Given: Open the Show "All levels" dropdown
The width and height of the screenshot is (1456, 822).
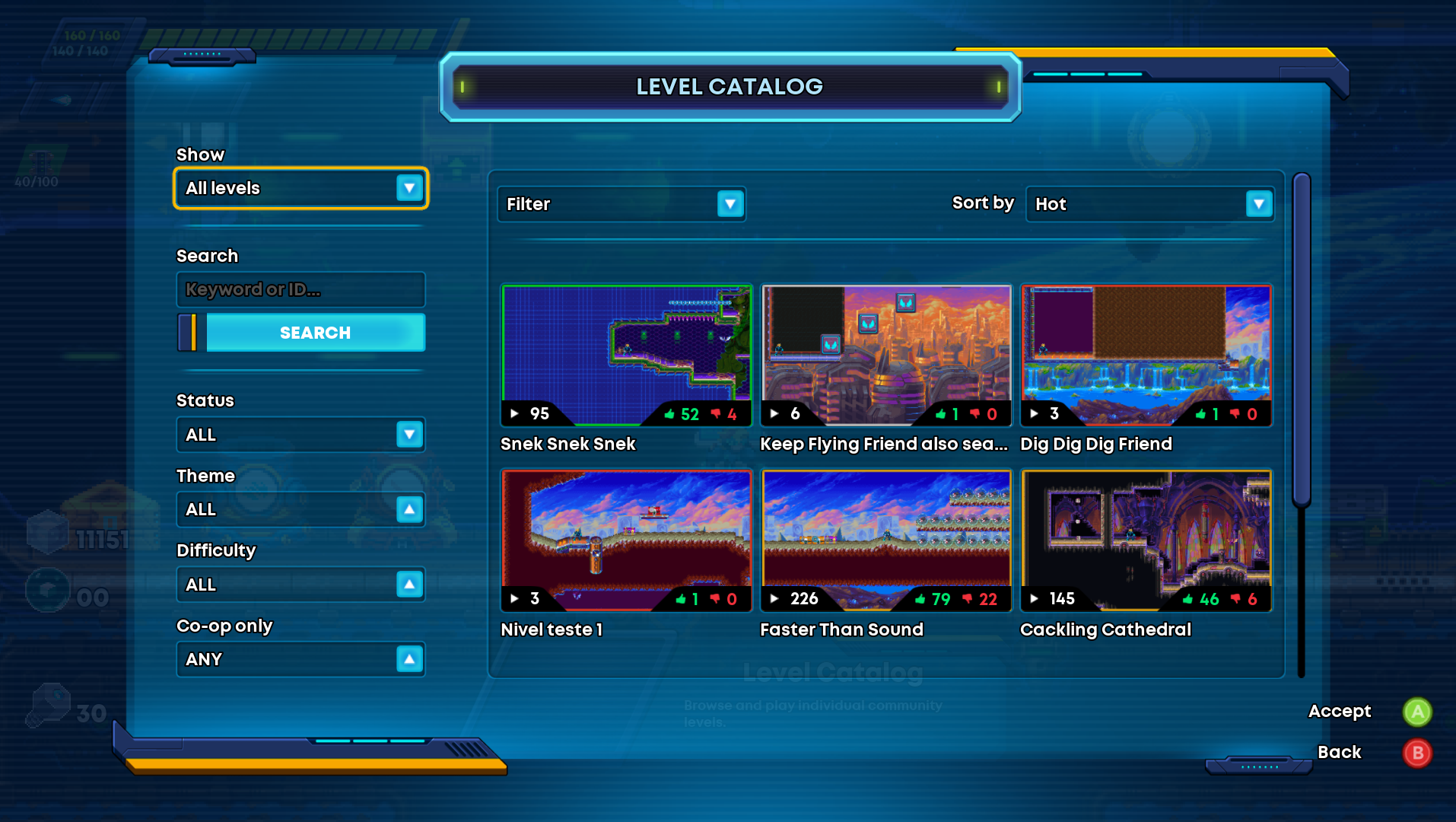Looking at the screenshot, I should pos(301,188).
